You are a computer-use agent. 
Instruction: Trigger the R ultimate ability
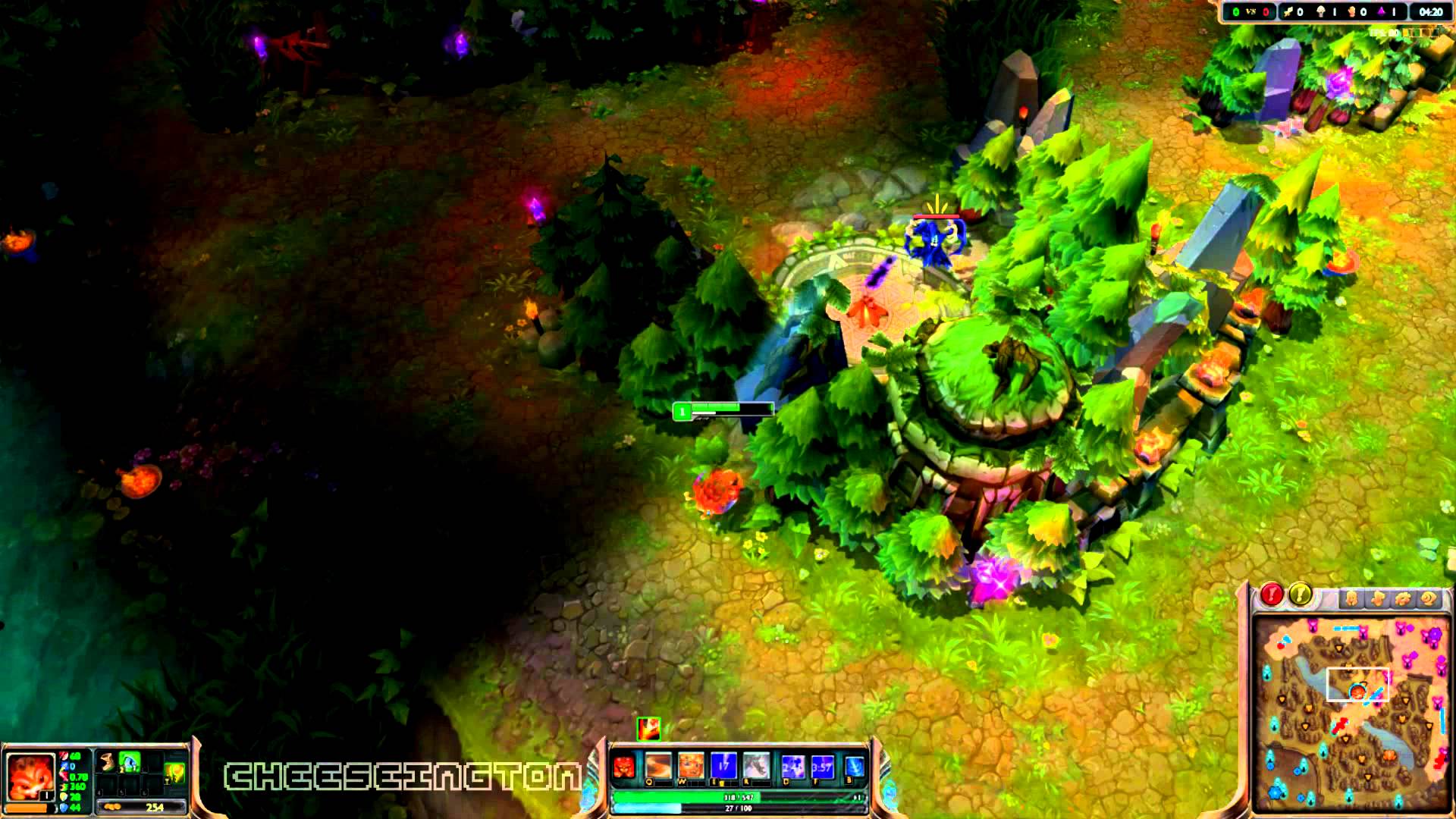point(756,767)
